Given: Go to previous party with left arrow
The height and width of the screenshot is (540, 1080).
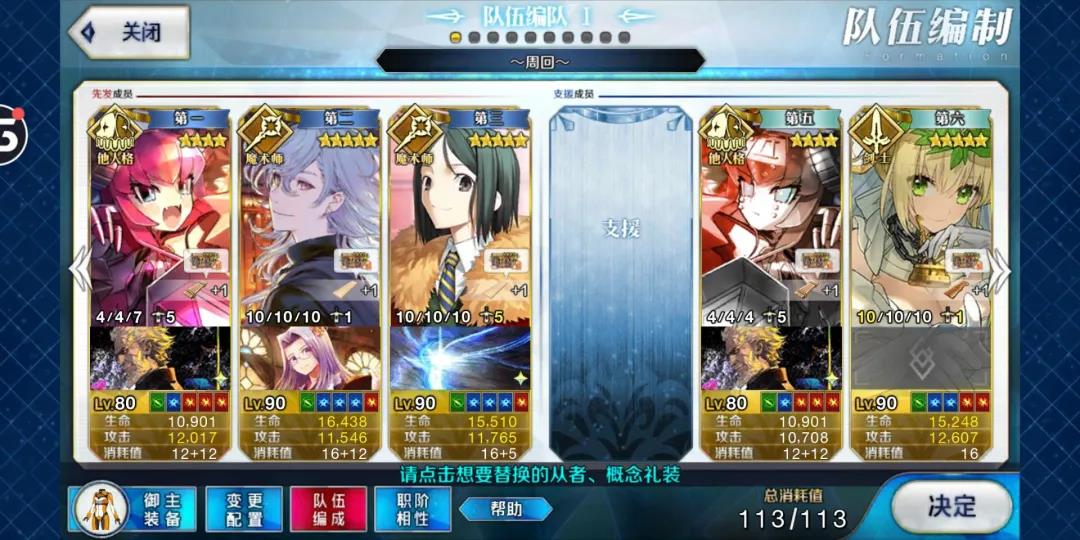Looking at the screenshot, I should tap(79, 268).
